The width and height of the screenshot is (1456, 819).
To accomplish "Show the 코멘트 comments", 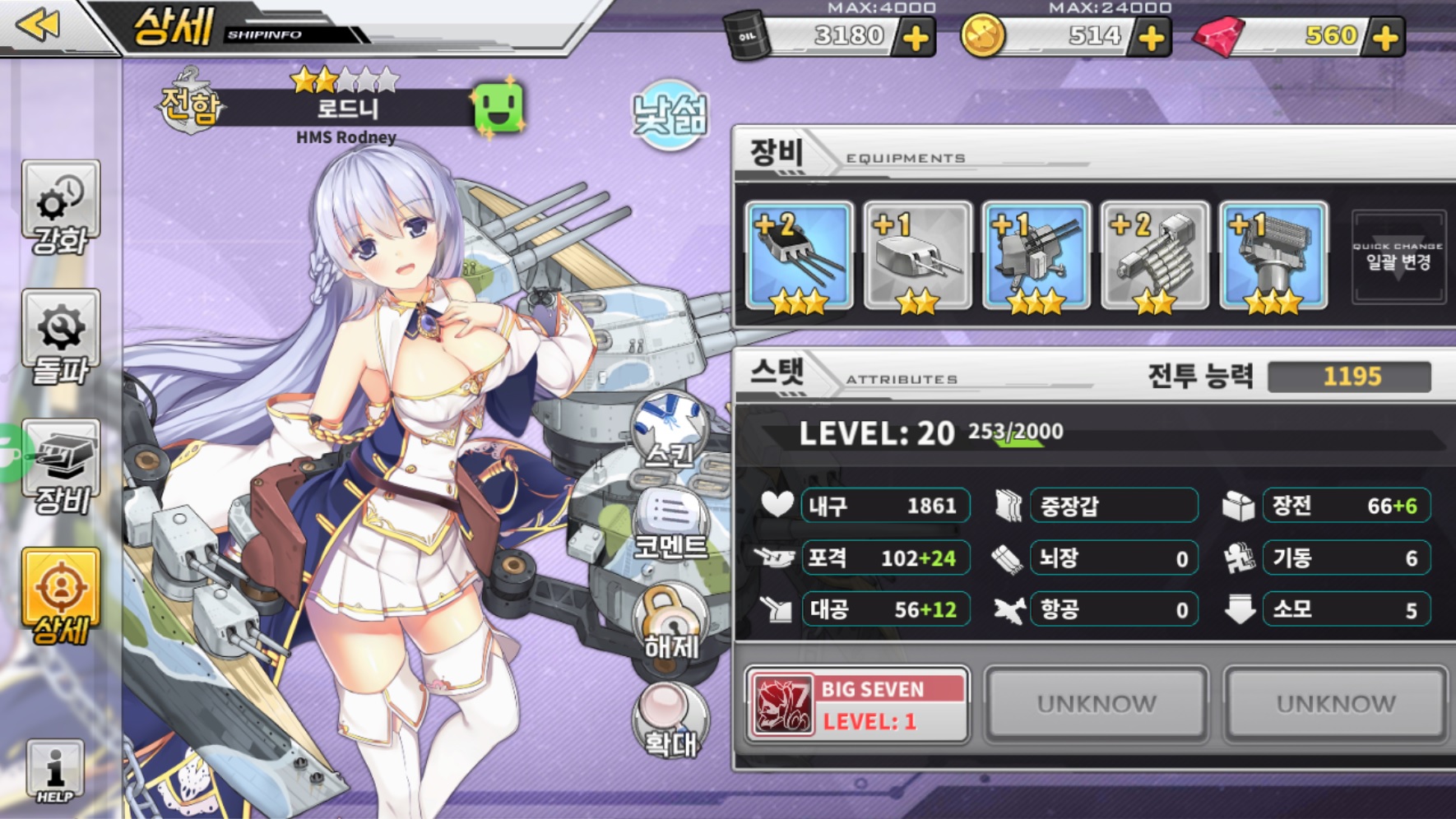I will 670,525.
